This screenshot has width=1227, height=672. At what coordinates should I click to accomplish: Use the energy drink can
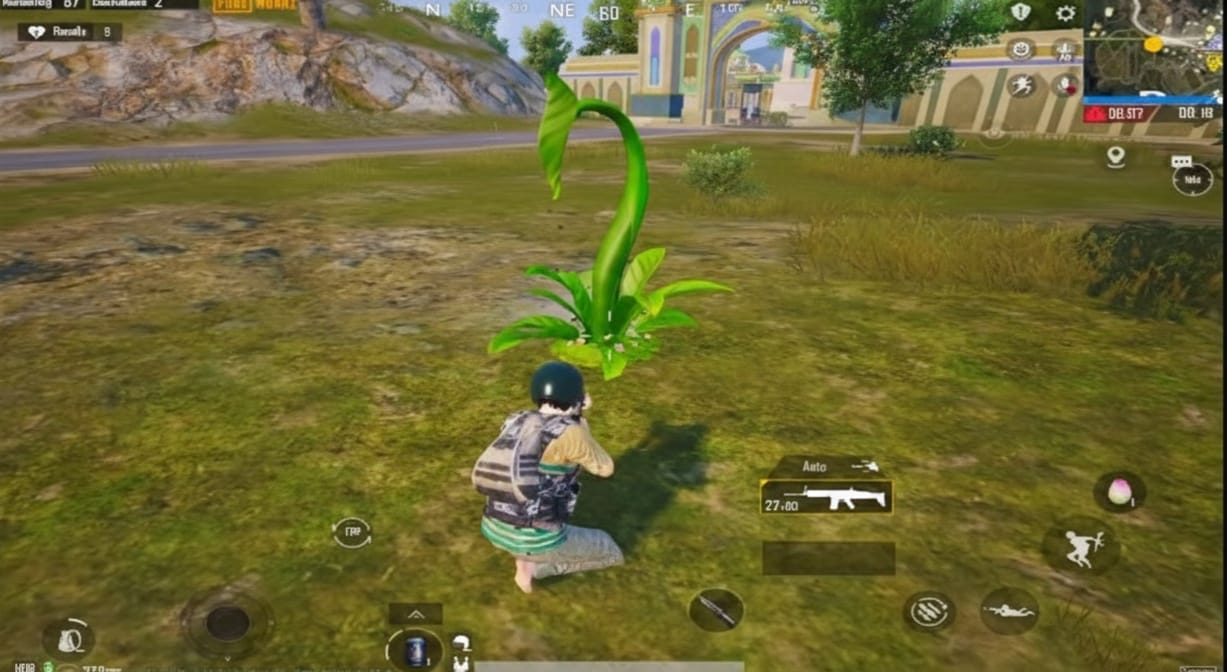tap(415, 649)
